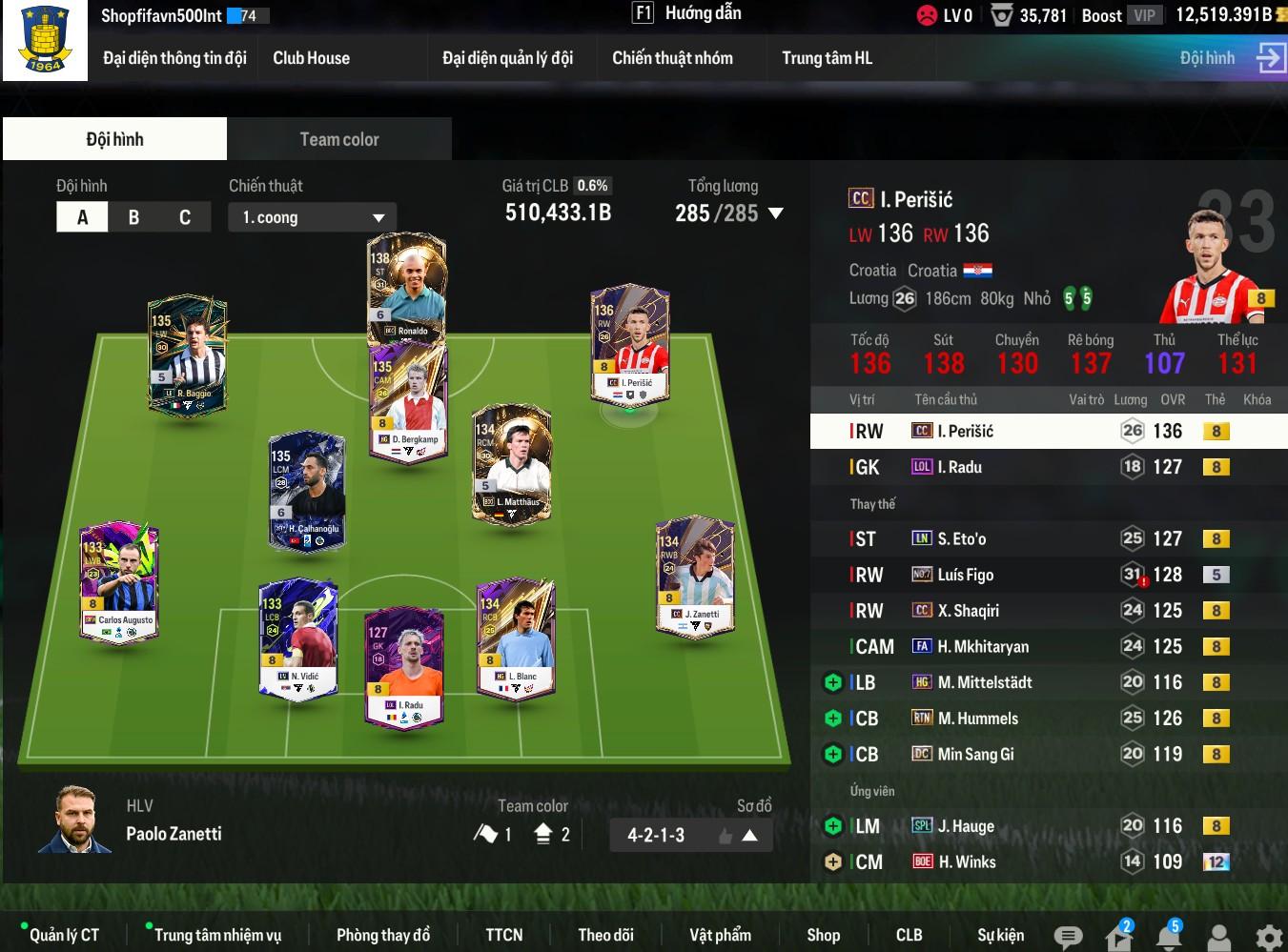
Task: Select squad preset C
Action: coord(185,217)
